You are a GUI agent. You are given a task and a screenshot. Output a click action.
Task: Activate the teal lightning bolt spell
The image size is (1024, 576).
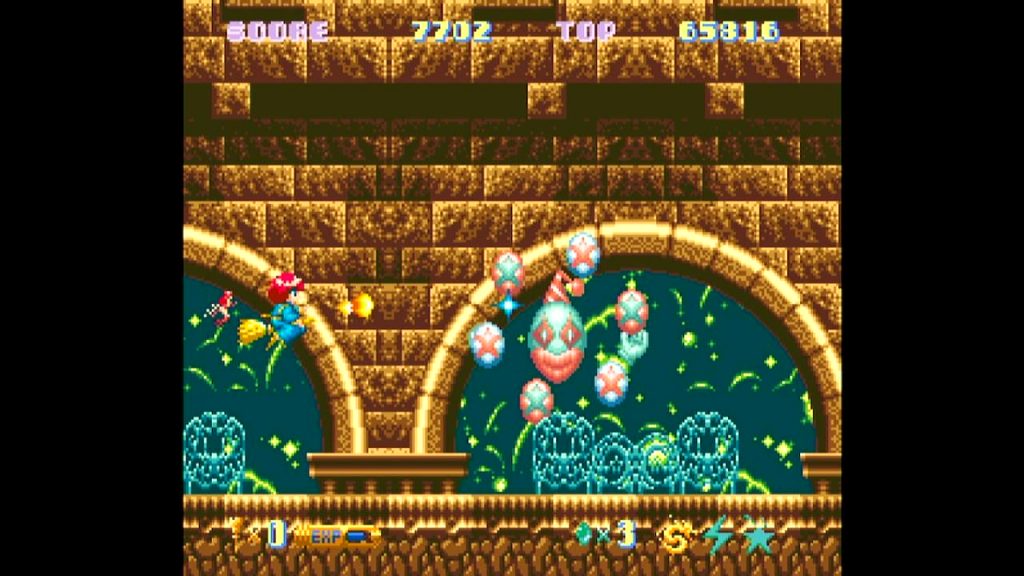coord(718,537)
